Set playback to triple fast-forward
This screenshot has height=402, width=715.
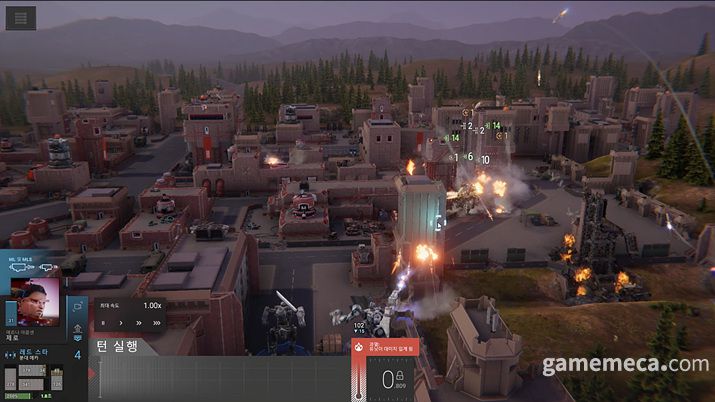point(156,323)
